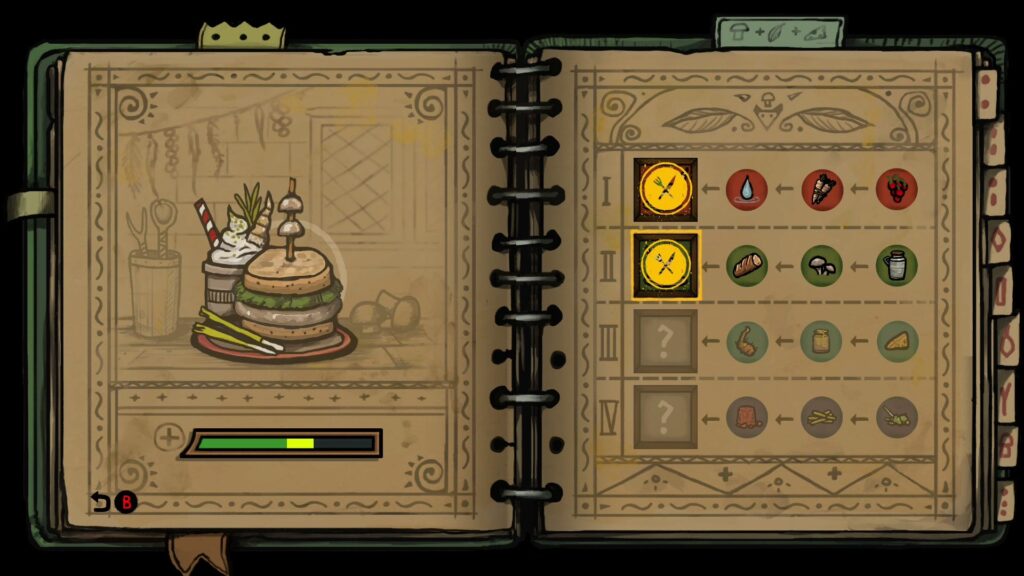Open the locked fourth recipe question-mark tile

pyautogui.click(x=665, y=417)
